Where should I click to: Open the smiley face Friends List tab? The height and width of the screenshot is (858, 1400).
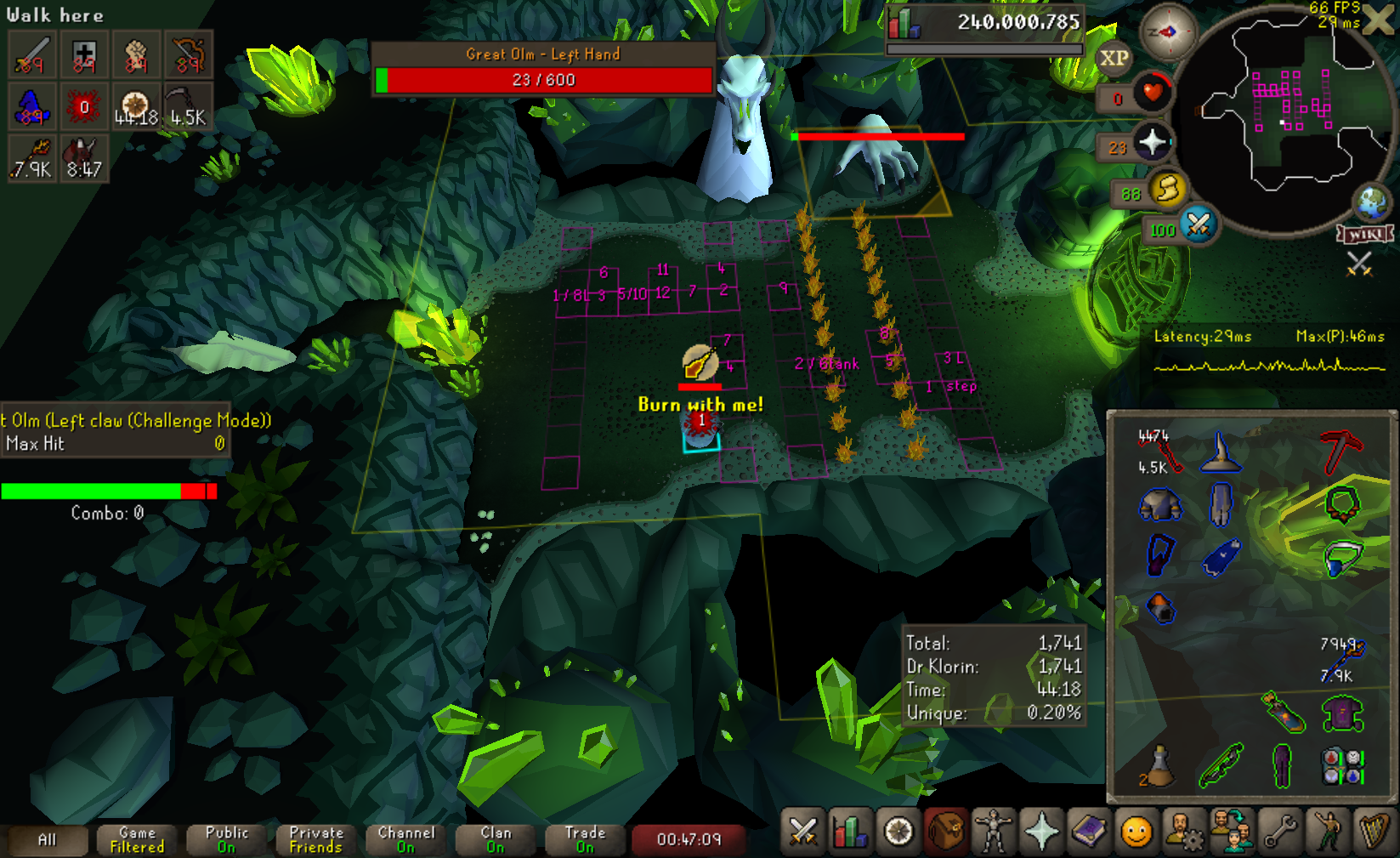1136,831
